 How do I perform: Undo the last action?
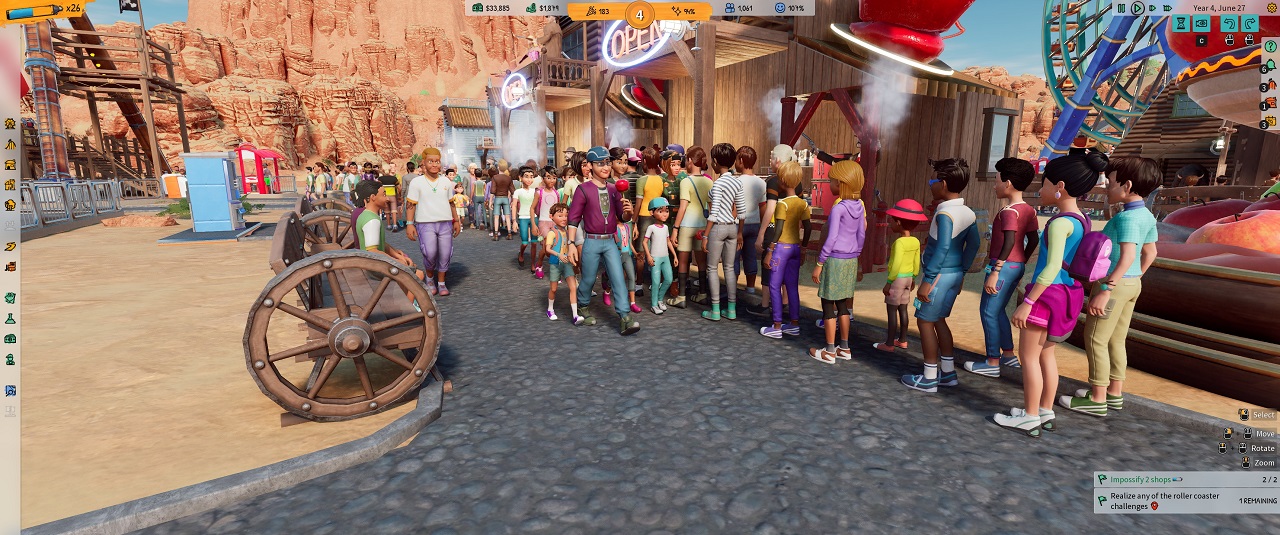point(1227,23)
